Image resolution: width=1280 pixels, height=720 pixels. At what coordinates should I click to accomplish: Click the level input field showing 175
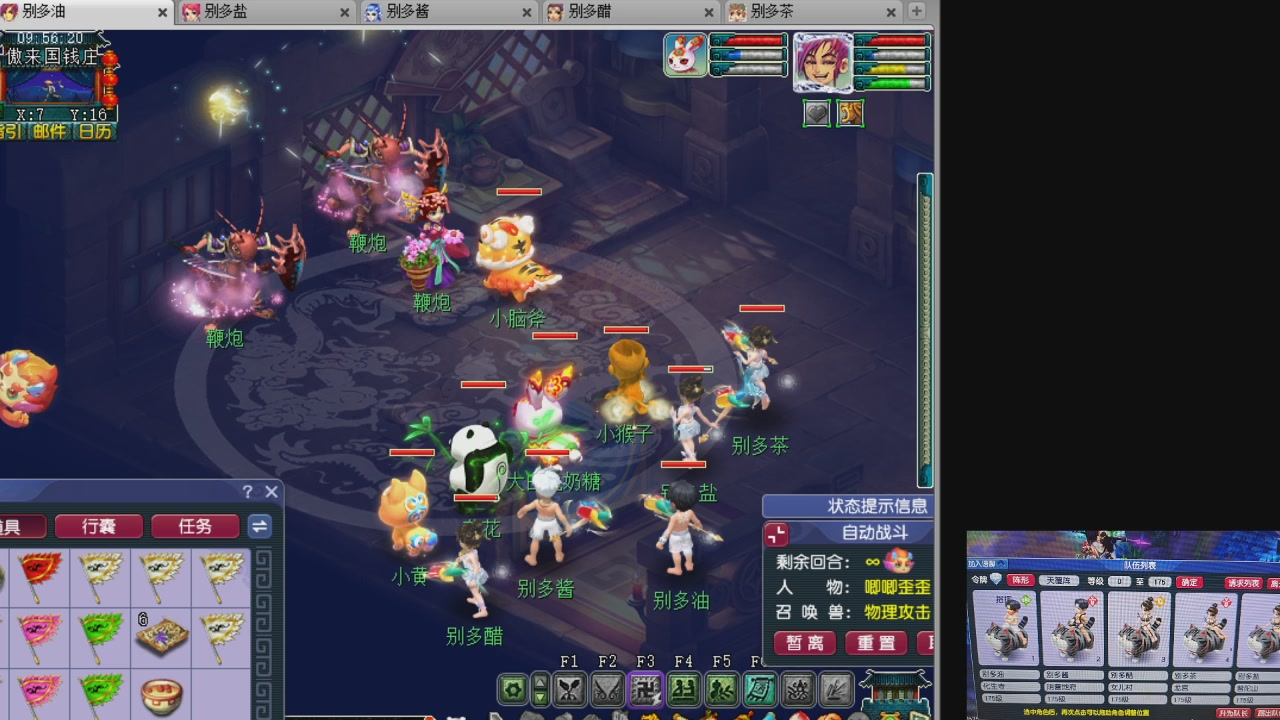[x=1158, y=582]
